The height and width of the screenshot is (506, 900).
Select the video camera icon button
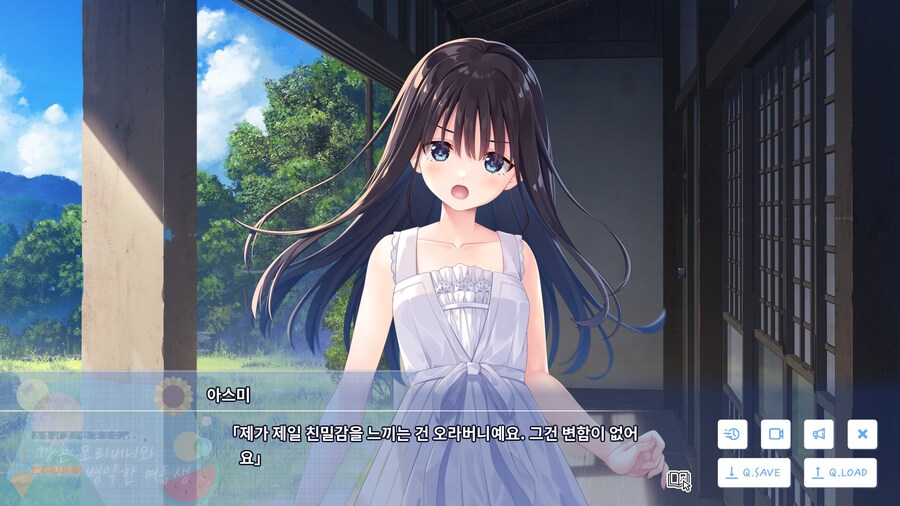point(775,434)
